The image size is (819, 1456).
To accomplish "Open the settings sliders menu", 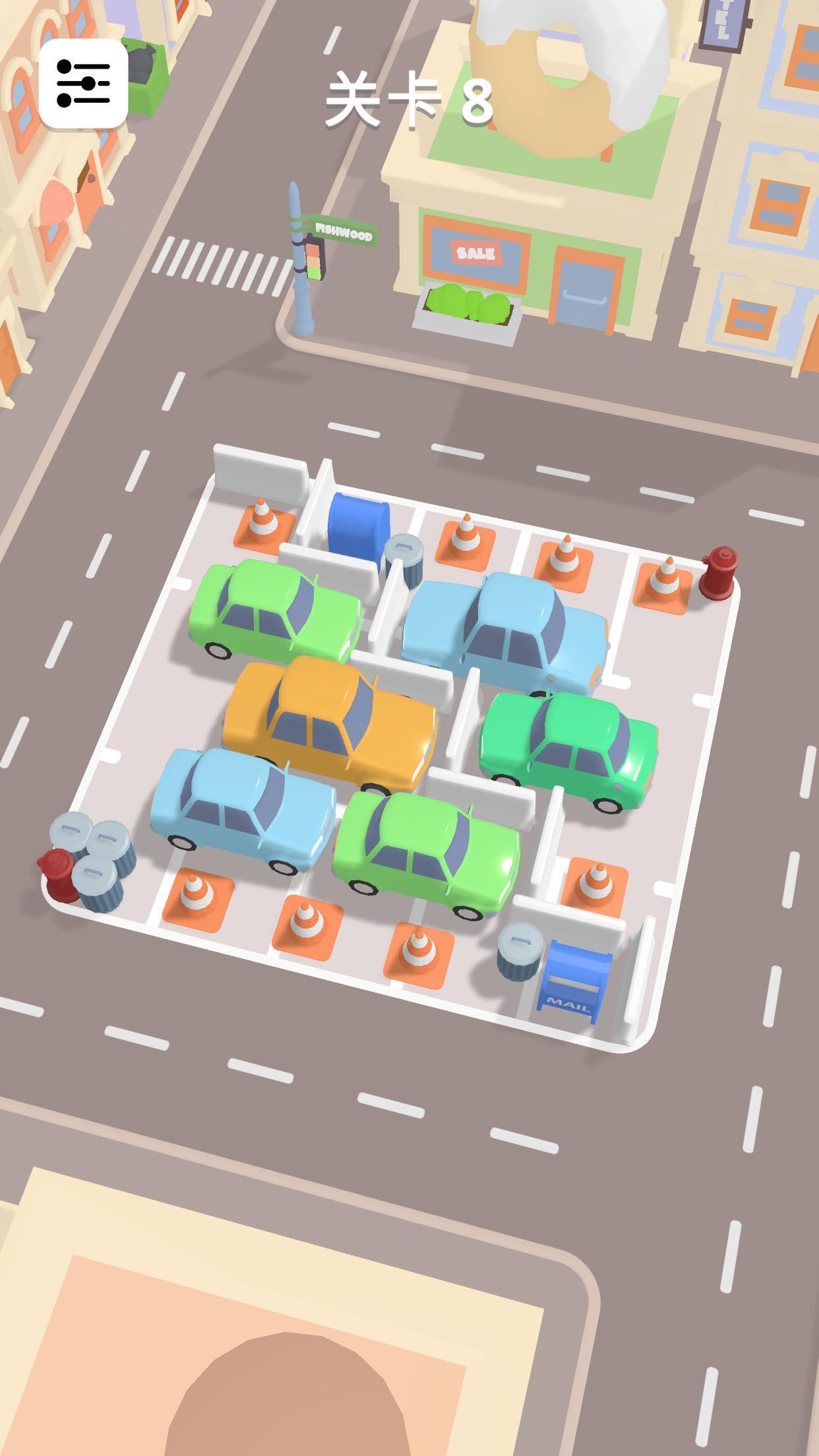I will [x=83, y=83].
